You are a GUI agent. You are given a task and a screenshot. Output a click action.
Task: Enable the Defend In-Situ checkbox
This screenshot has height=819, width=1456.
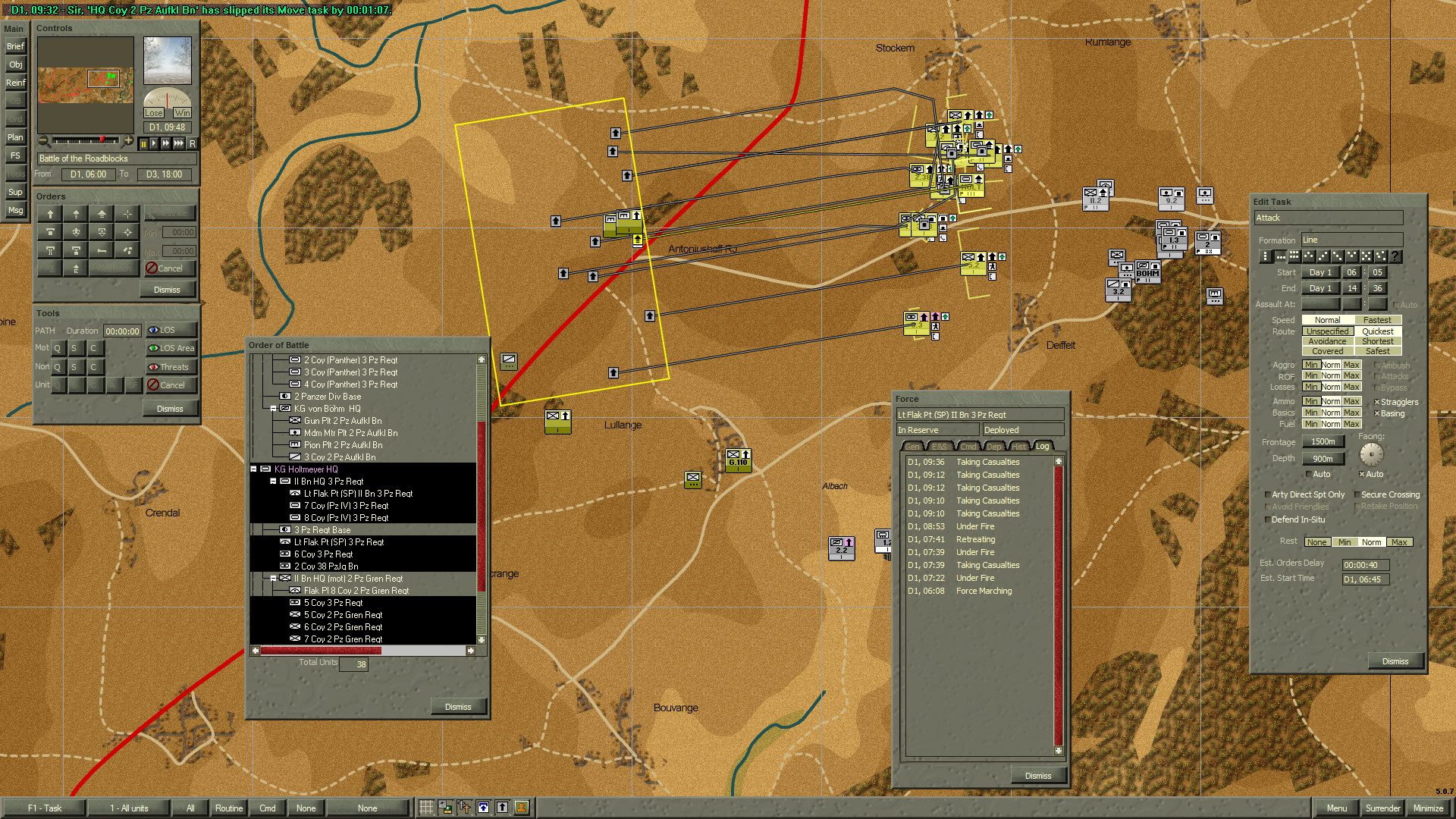[1268, 519]
